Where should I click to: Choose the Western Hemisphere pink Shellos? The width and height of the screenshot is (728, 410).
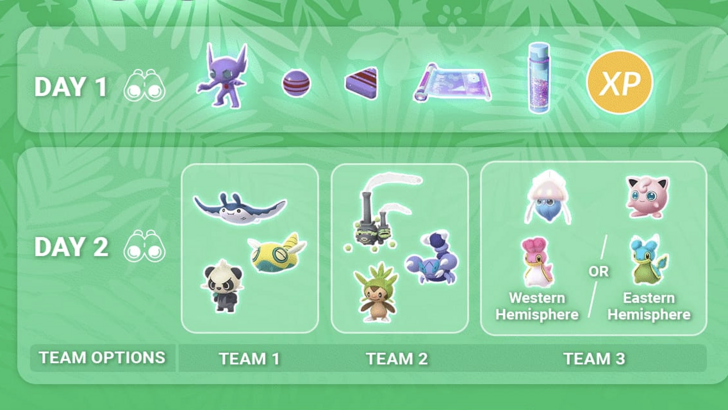pyautogui.click(x=538, y=263)
